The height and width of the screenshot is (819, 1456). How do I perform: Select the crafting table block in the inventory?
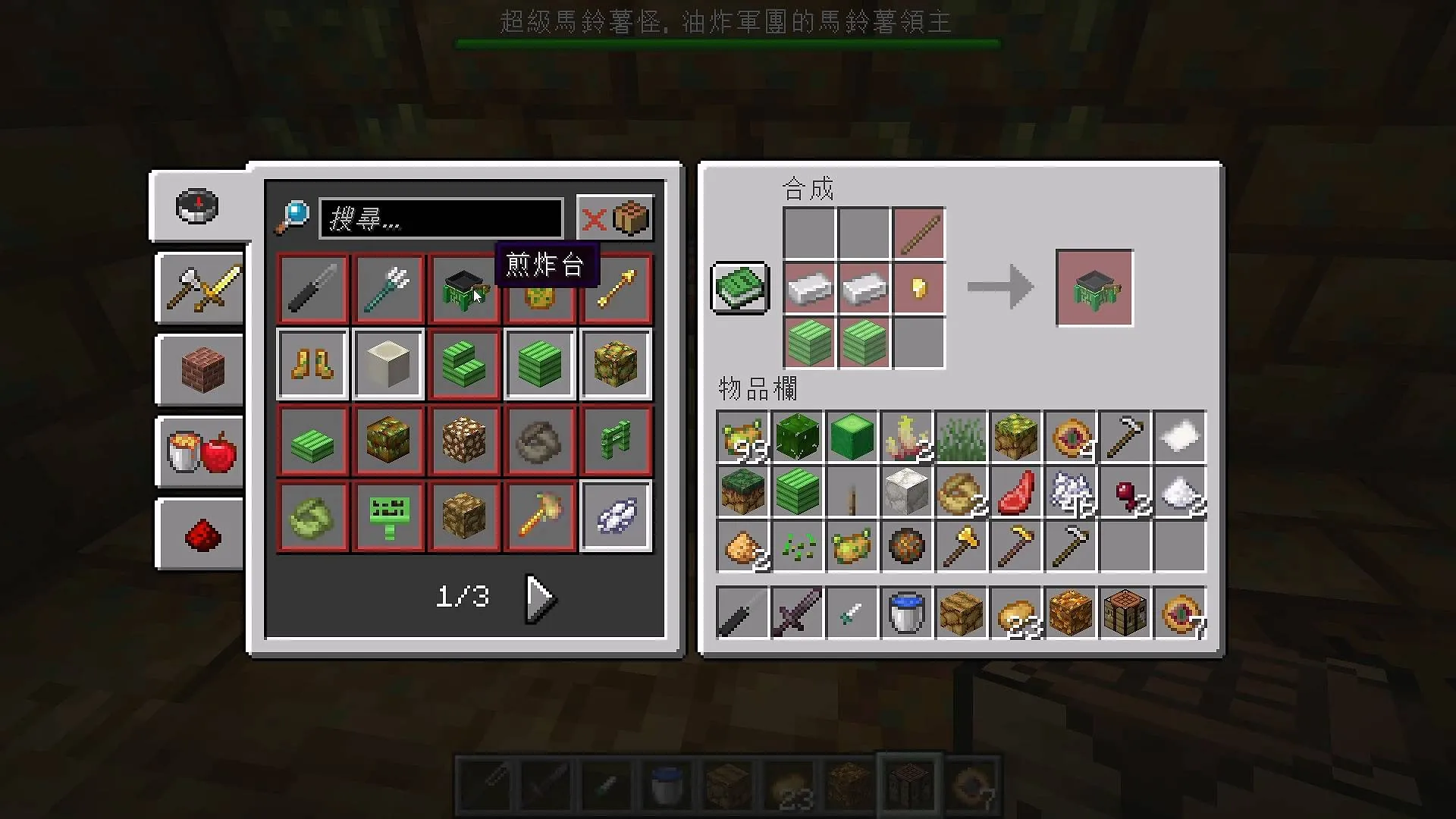click(x=1125, y=613)
